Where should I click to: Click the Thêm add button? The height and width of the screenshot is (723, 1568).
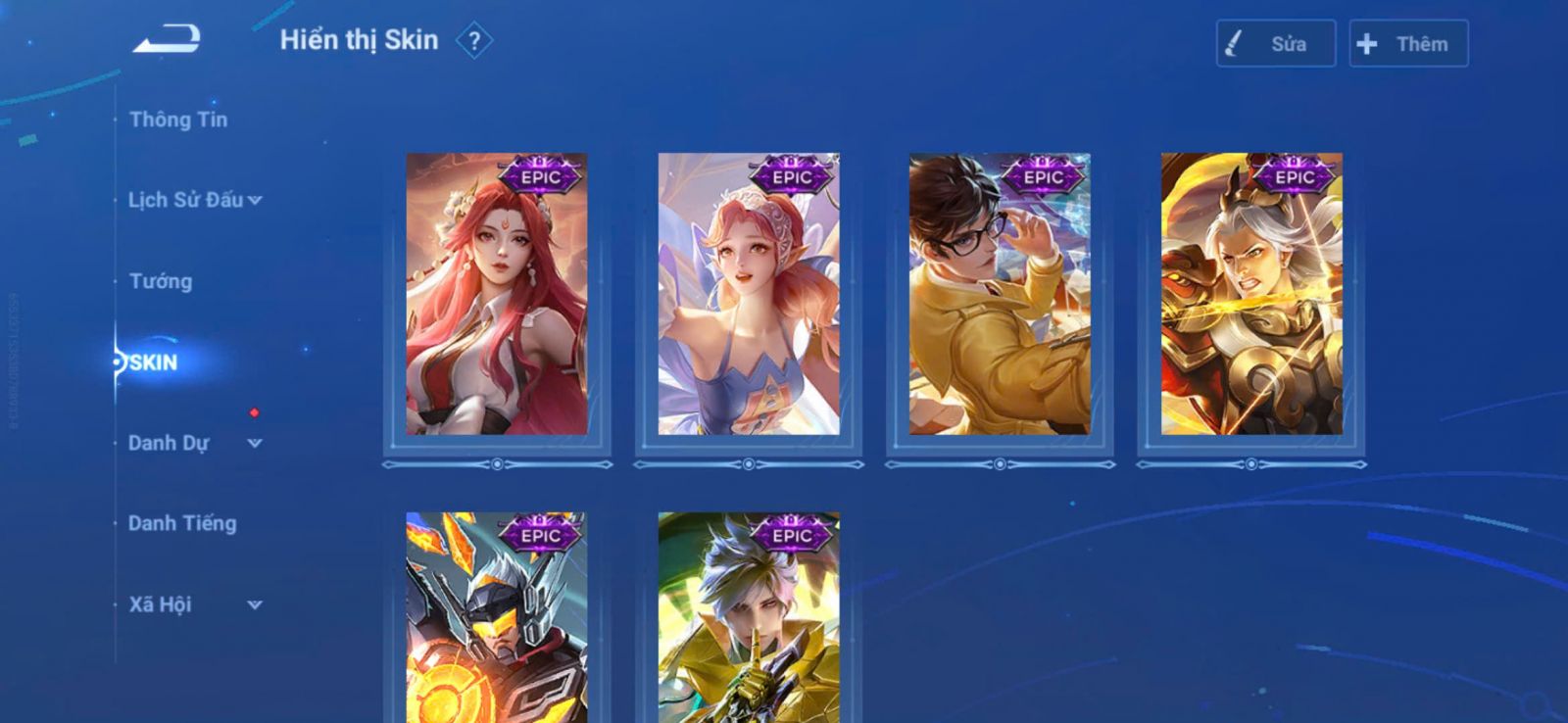[x=1407, y=44]
